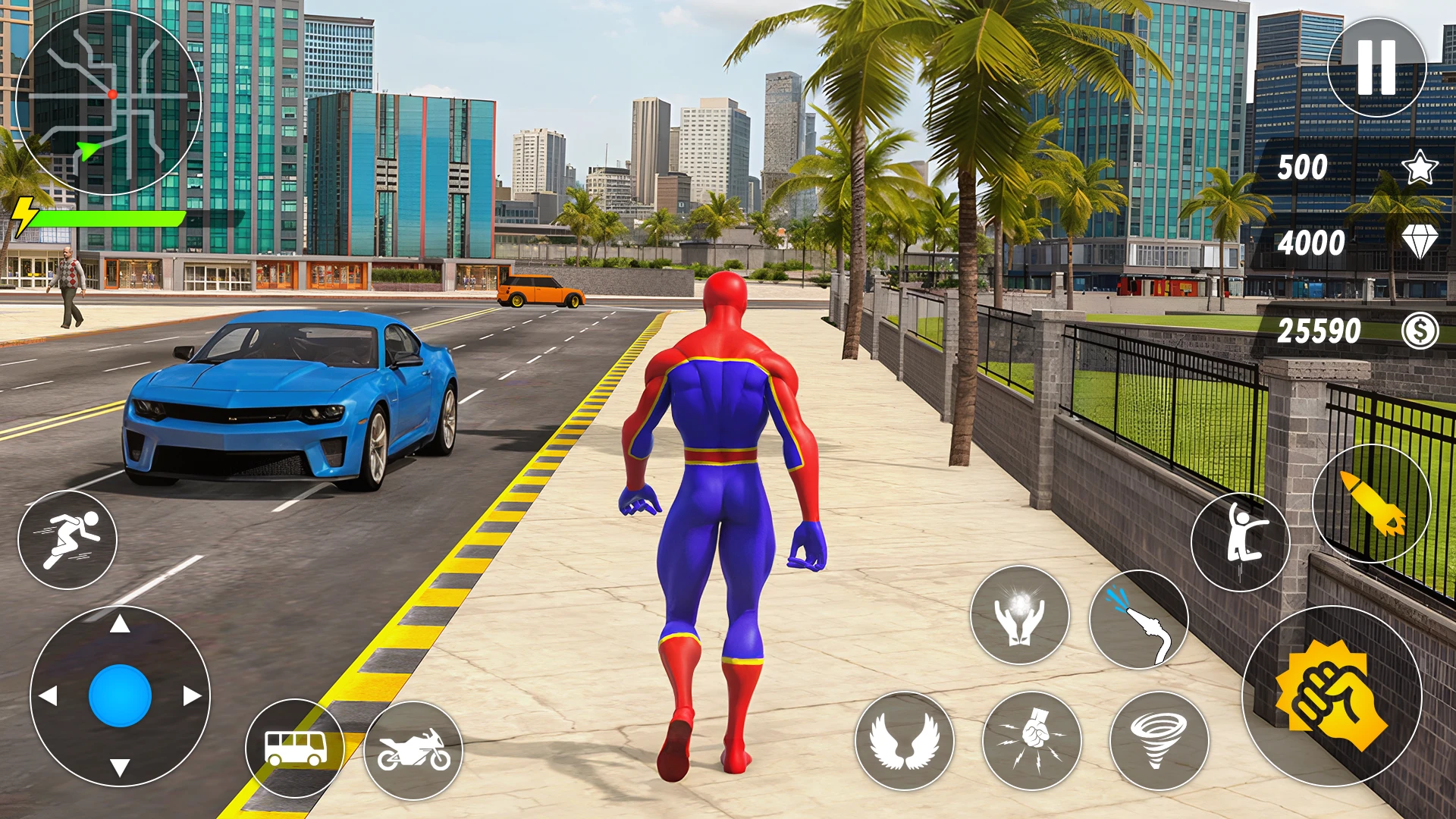Tap the joystick's down arrow

pyautogui.click(x=120, y=767)
